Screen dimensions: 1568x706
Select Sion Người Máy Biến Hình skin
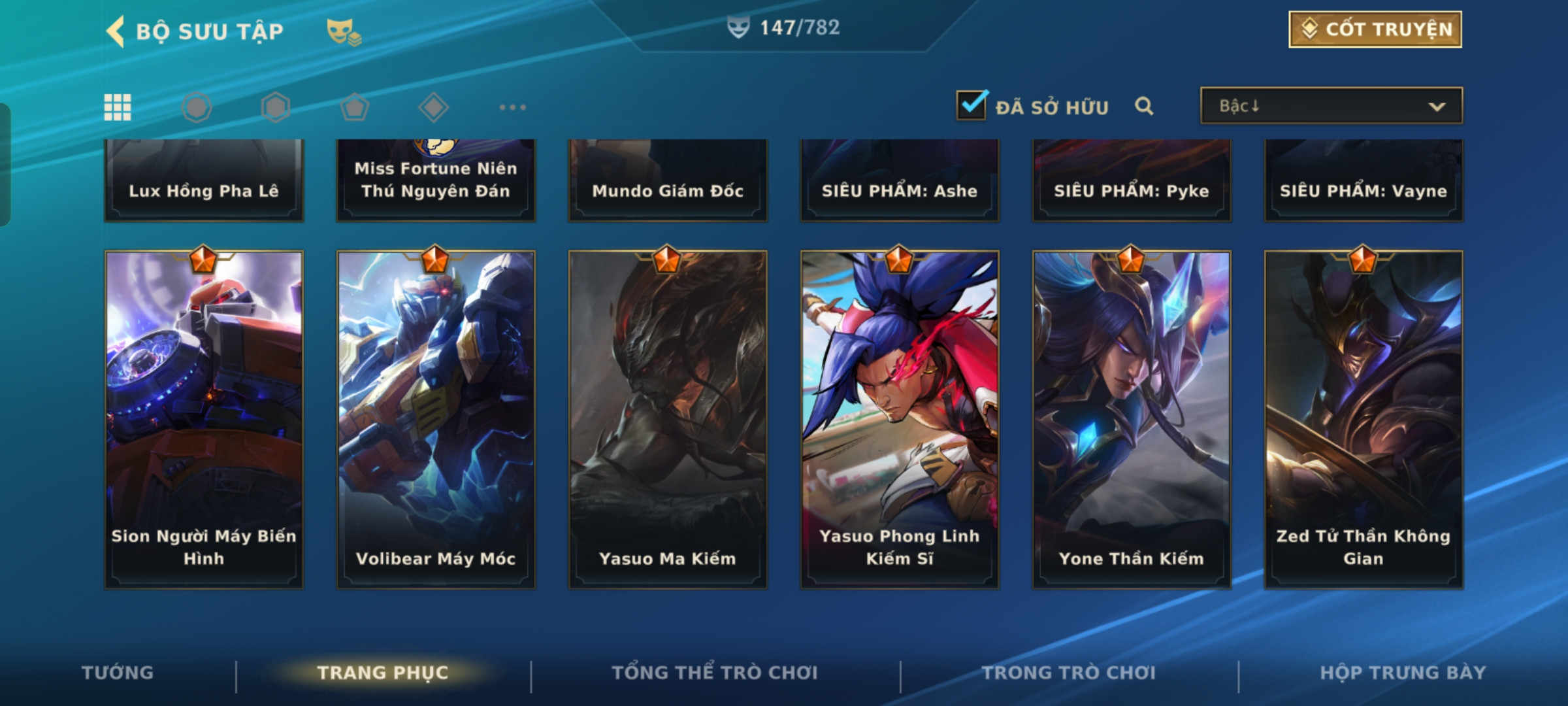point(204,419)
